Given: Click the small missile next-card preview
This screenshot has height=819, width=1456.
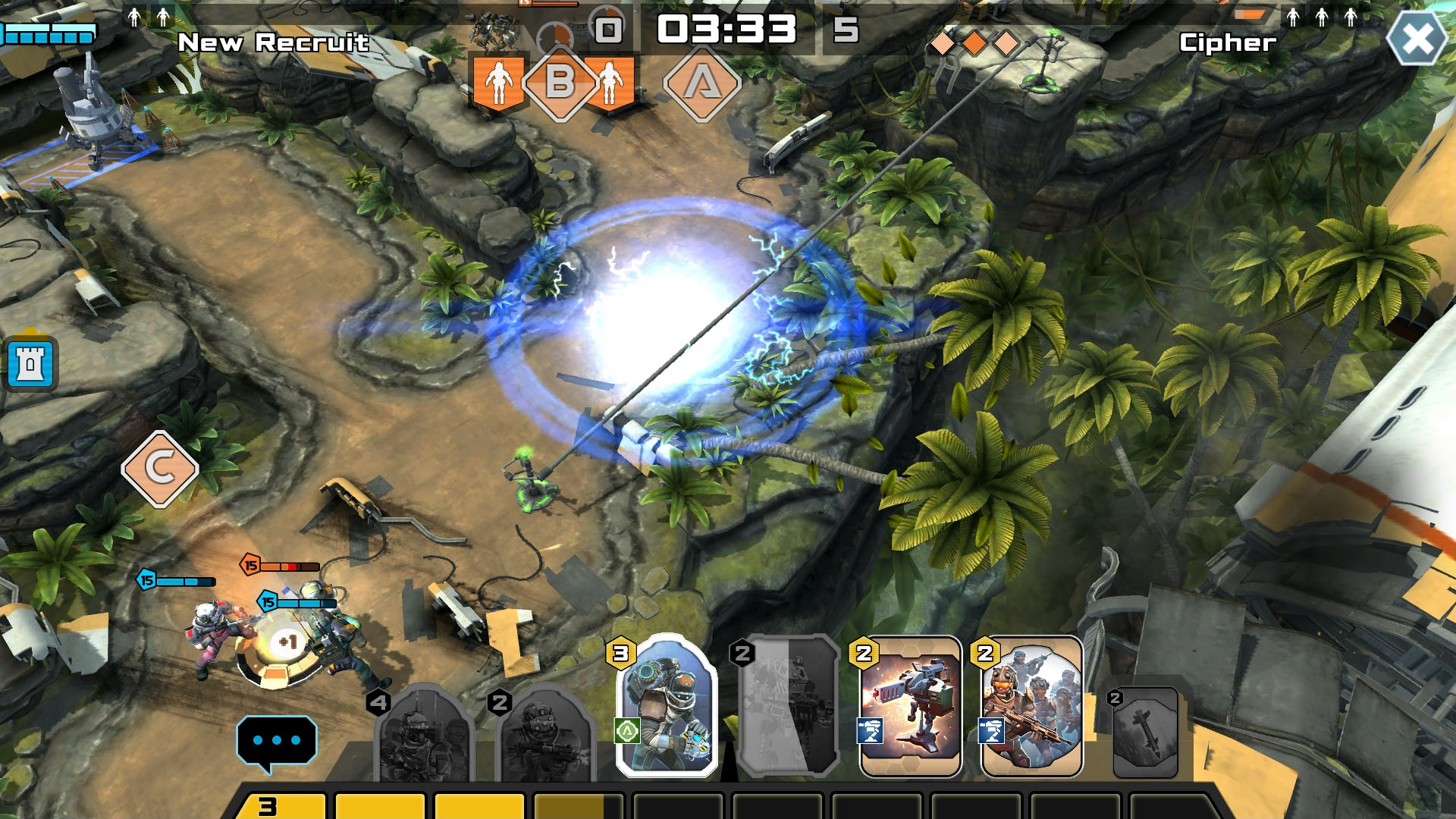Looking at the screenshot, I should pos(1145,733).
